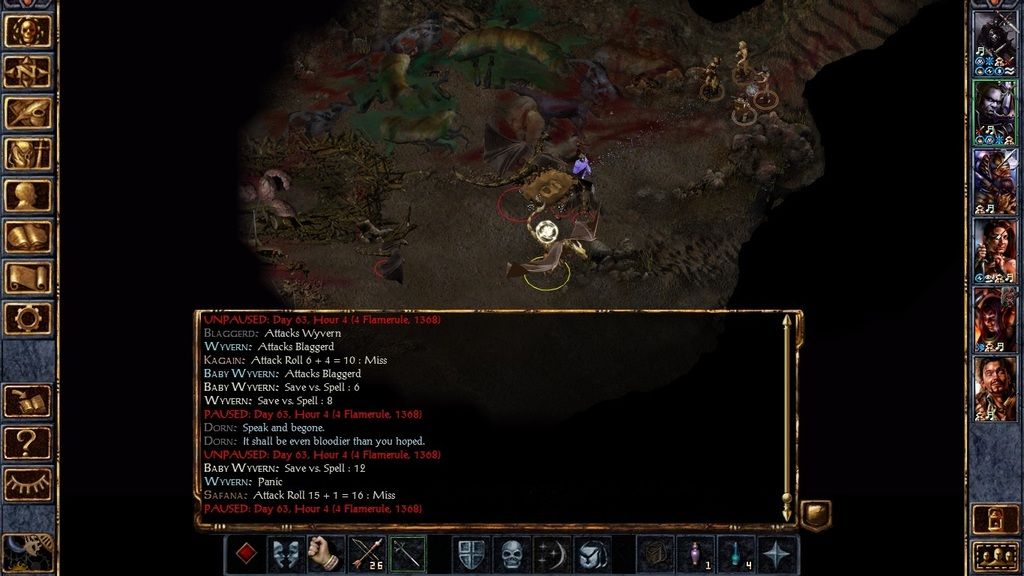
Task: Select the second party member portrait
Action: [x=995, y=112]
